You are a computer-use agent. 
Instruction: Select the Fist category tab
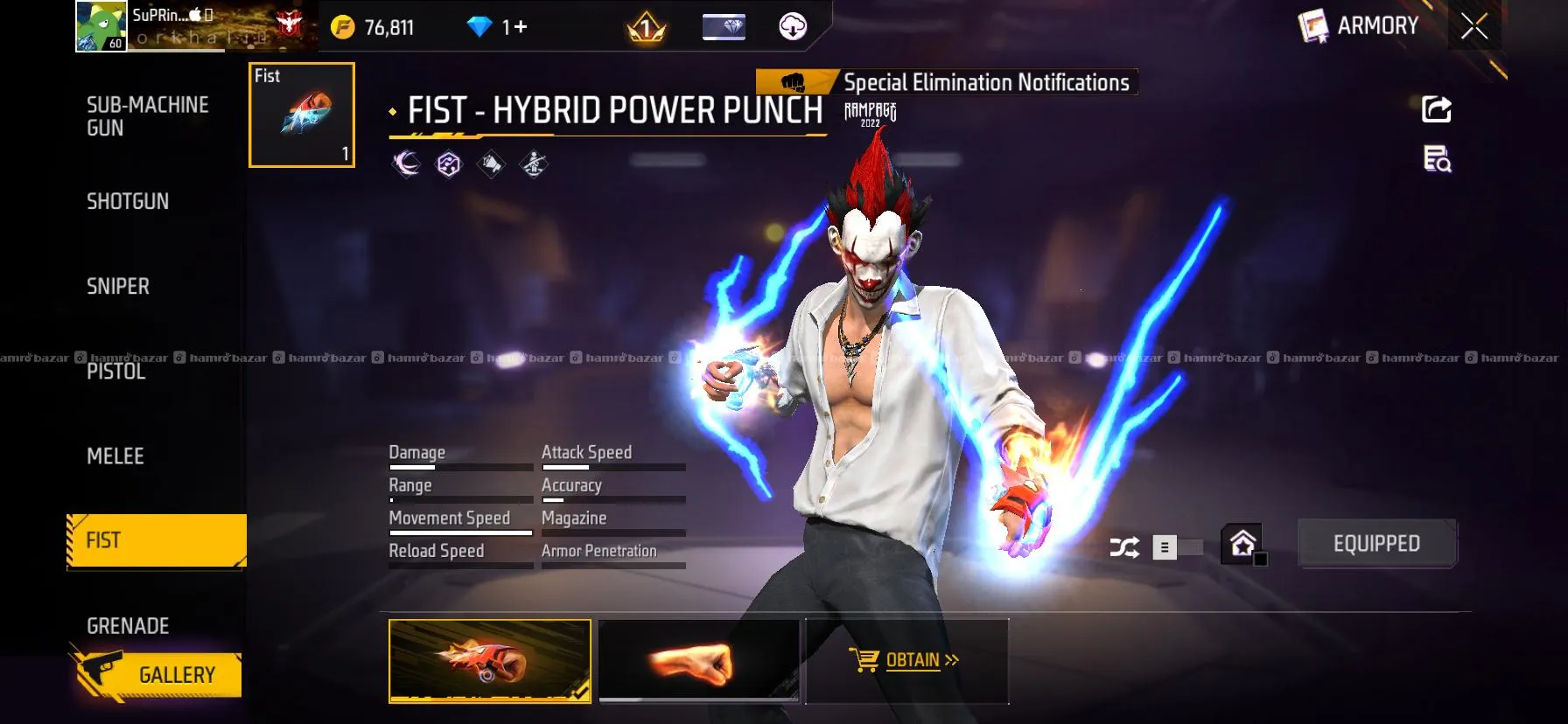(x=156, y=540)
